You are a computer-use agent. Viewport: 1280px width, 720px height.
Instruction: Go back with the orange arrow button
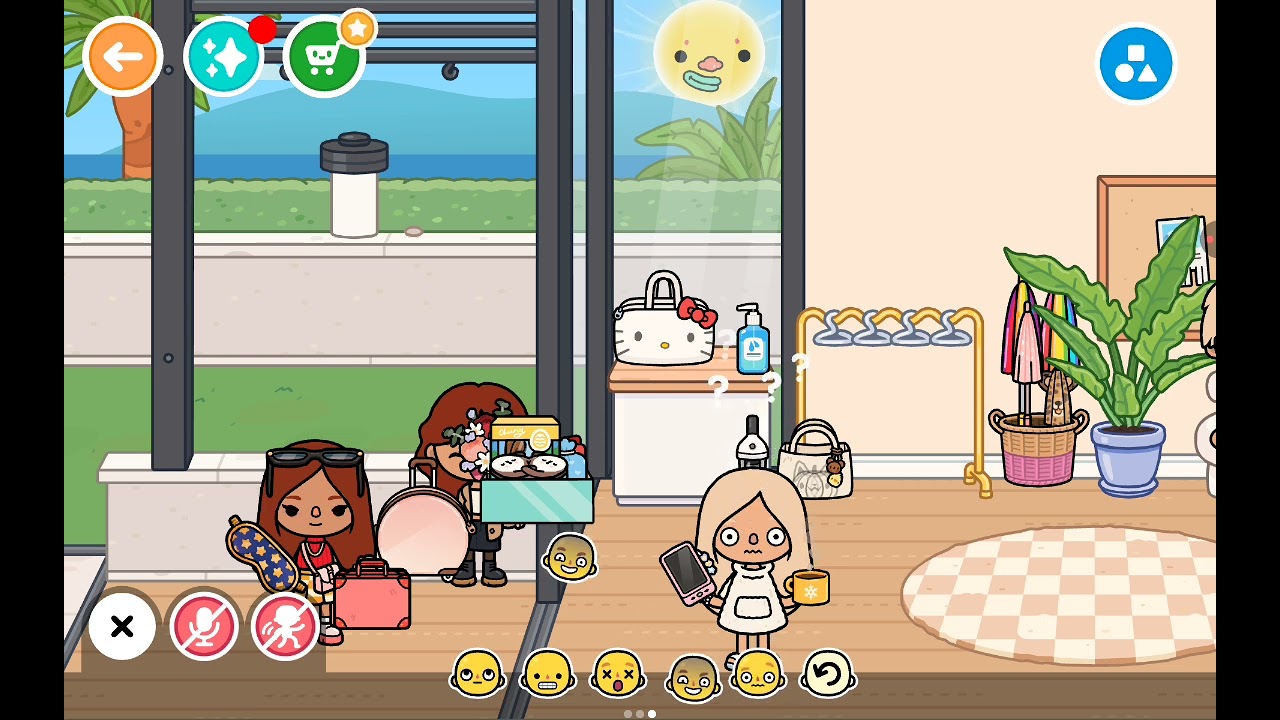[122, 57]
